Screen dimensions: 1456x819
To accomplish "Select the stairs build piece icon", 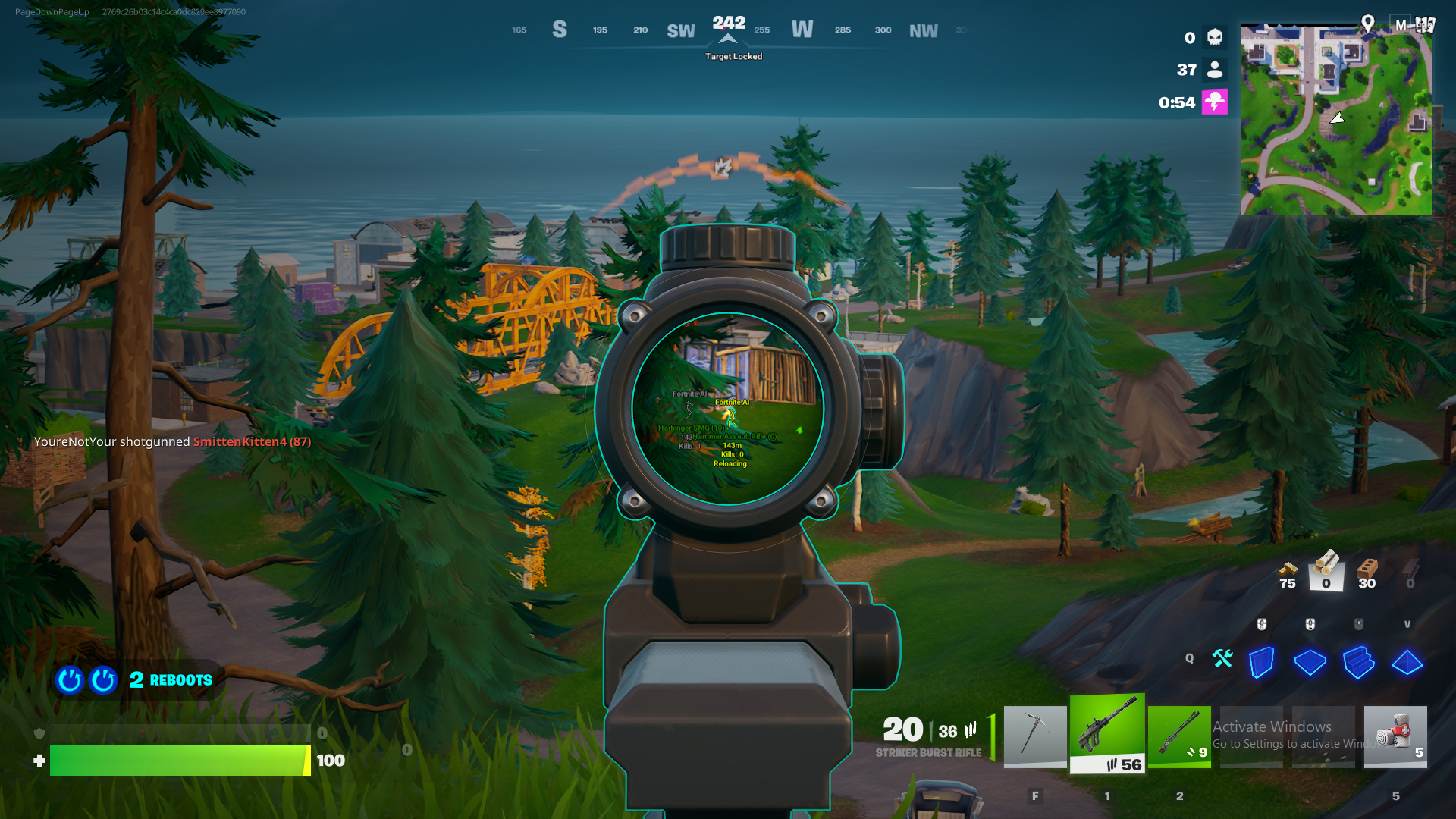I will point(1359,663).
